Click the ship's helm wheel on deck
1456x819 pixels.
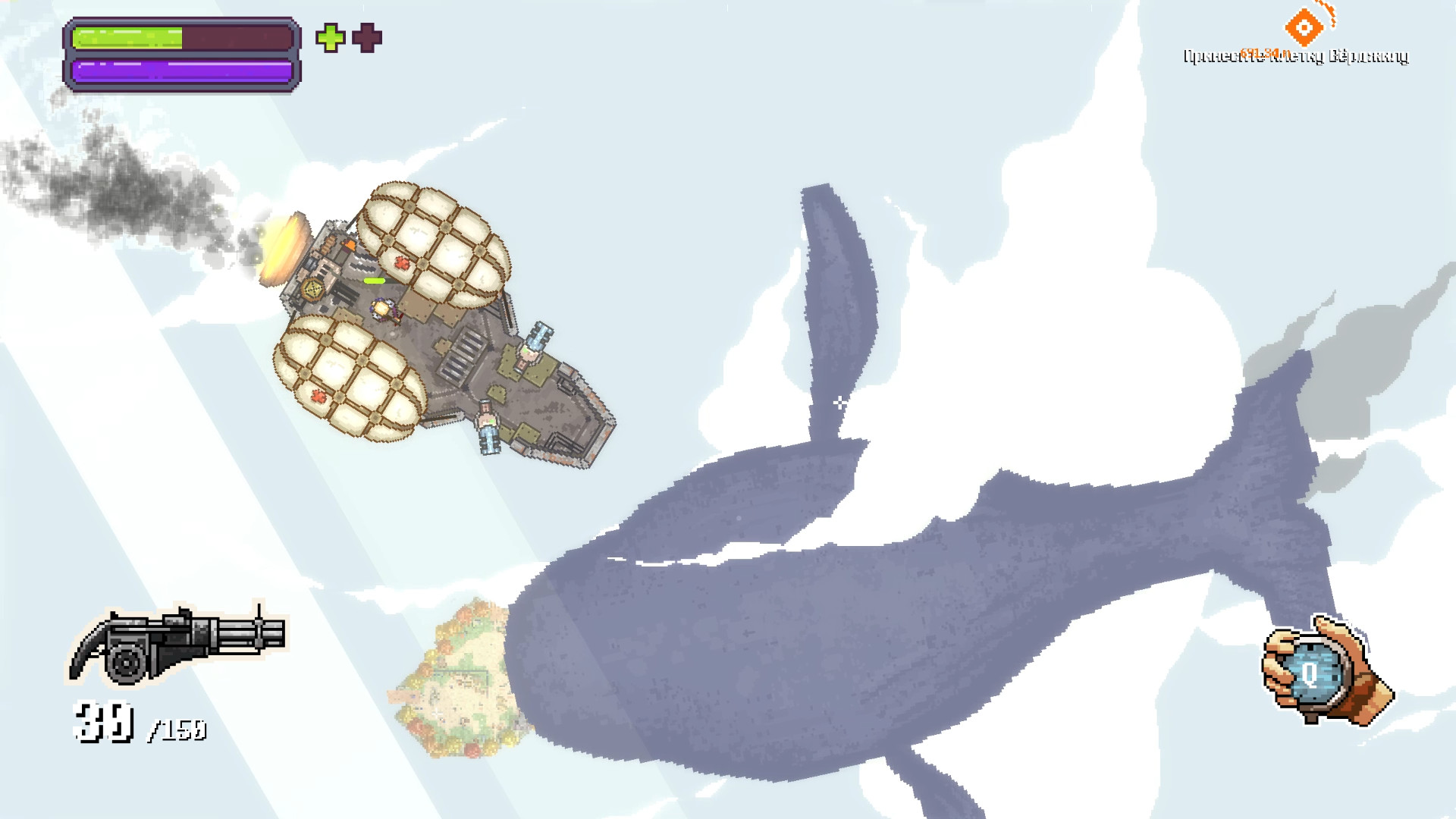coord(313,289)
